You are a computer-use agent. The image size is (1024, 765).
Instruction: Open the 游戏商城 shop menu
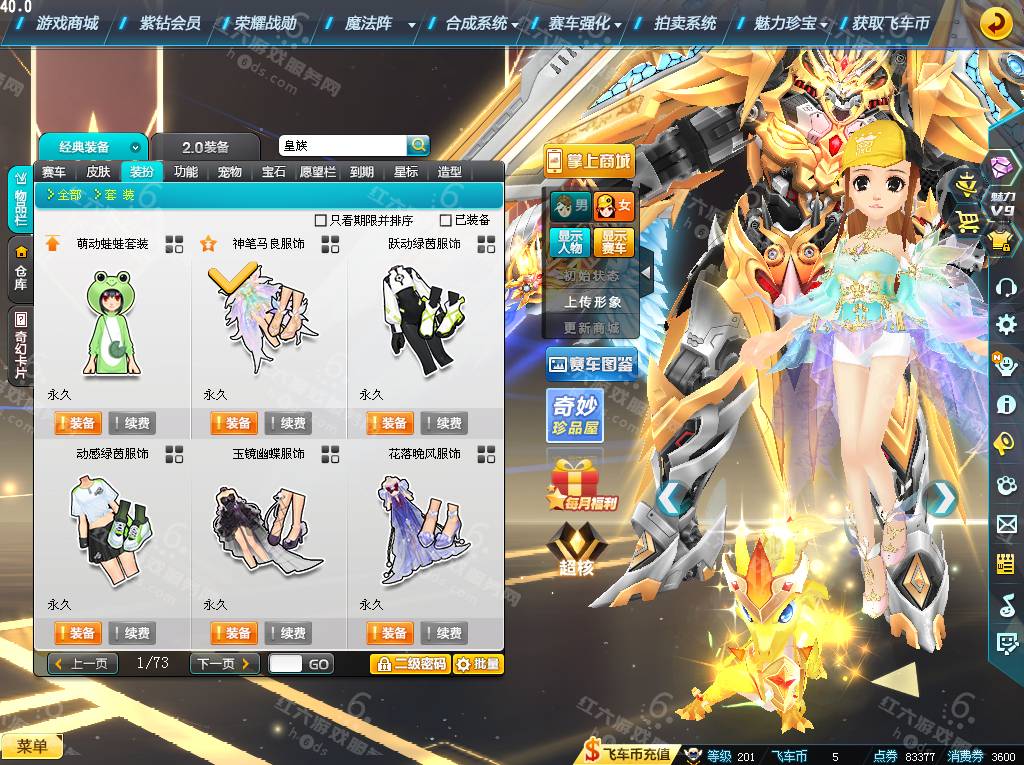[x=67, y=23]
